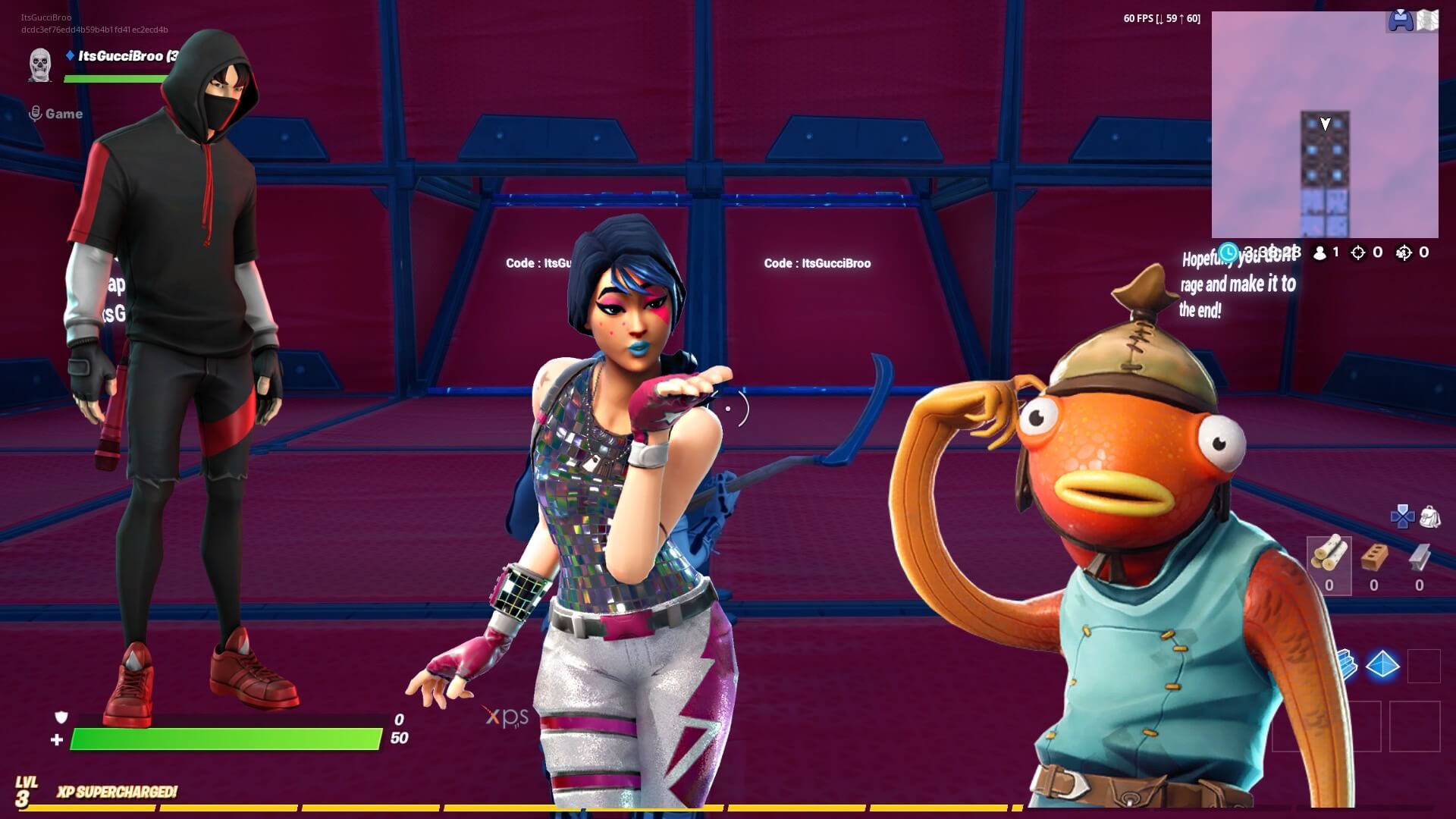
Task: Select the stairs build piece icon
Action: [x=1349, y=663]
